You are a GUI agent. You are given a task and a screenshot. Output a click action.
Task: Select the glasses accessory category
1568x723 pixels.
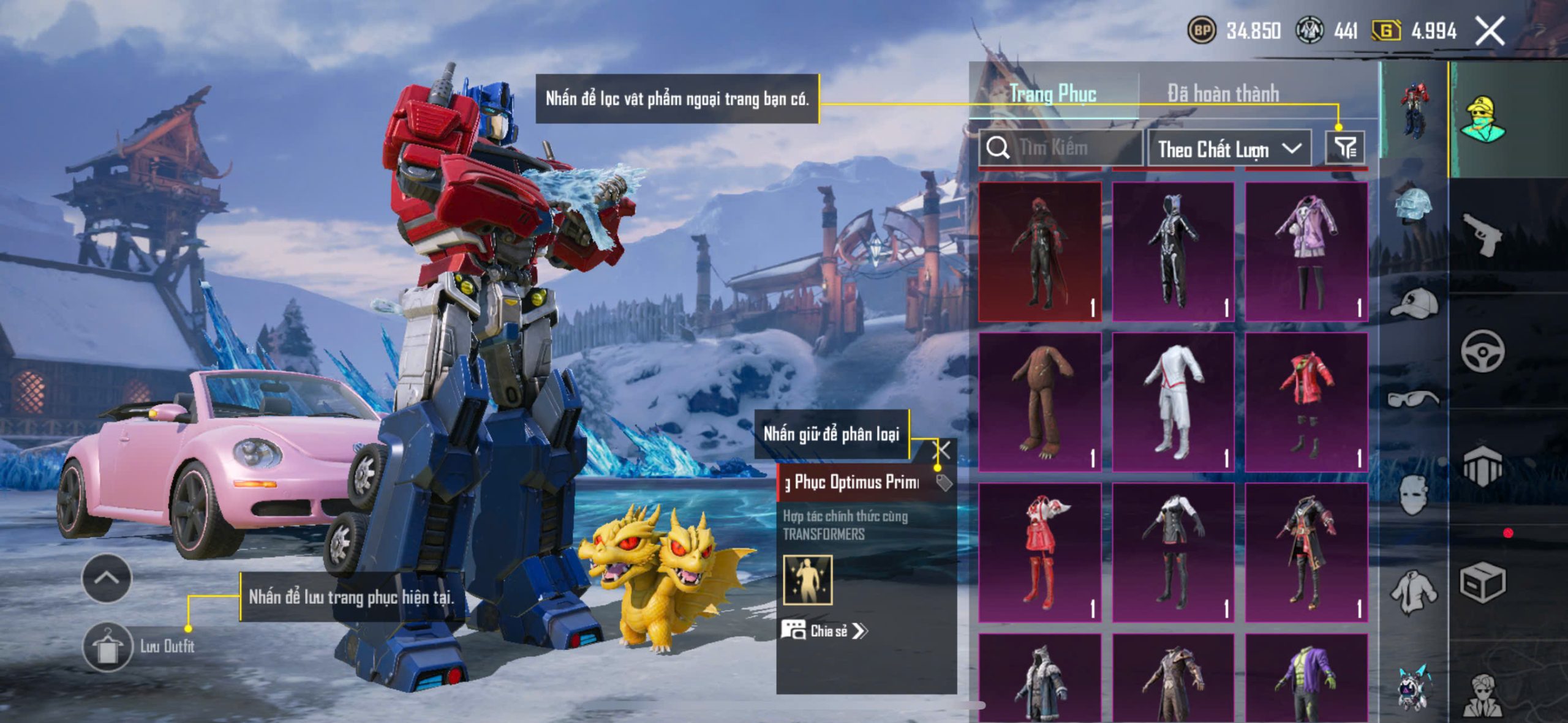pos(1414,399)
